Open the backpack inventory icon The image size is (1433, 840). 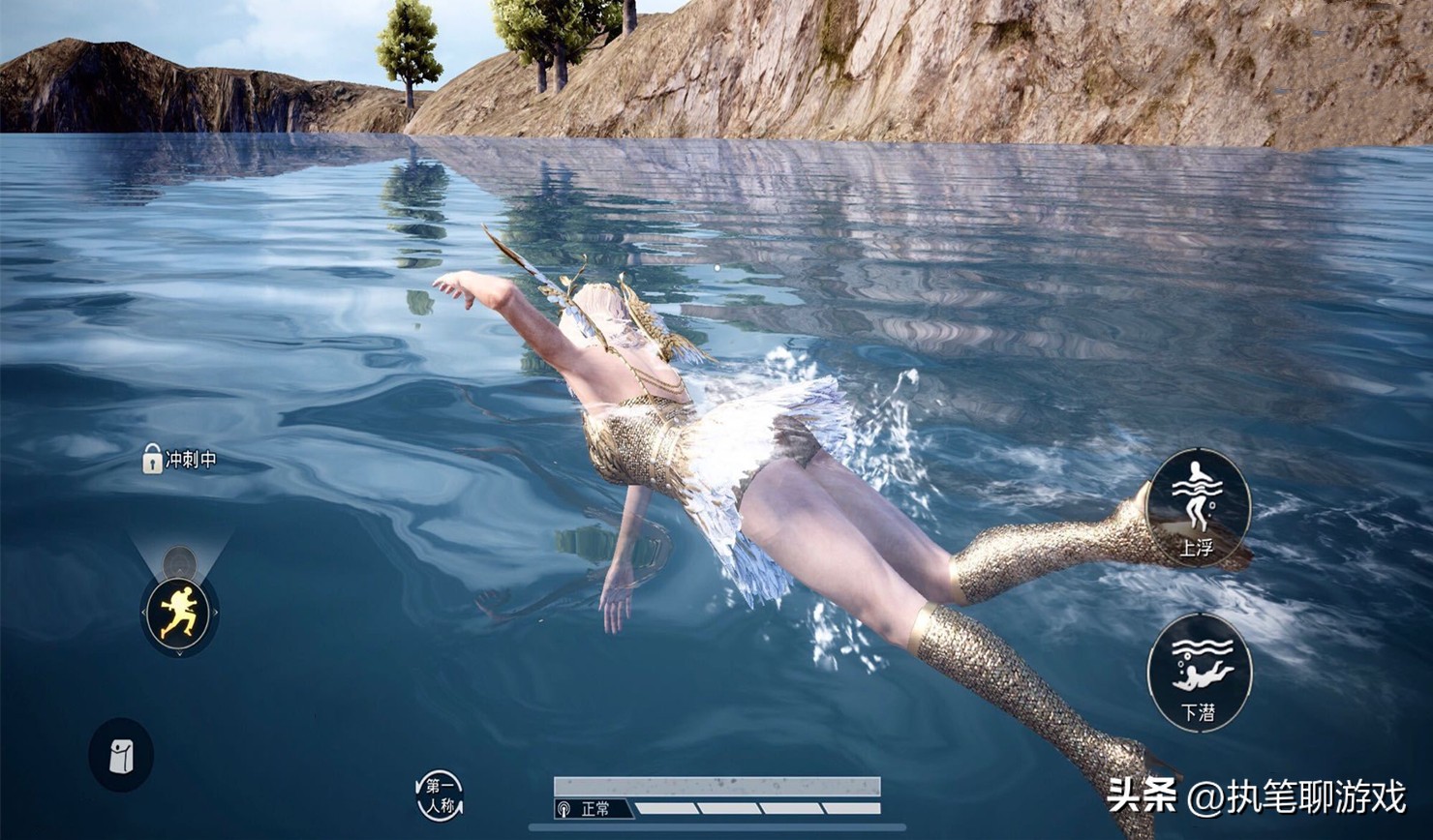(x=121, y=756)
